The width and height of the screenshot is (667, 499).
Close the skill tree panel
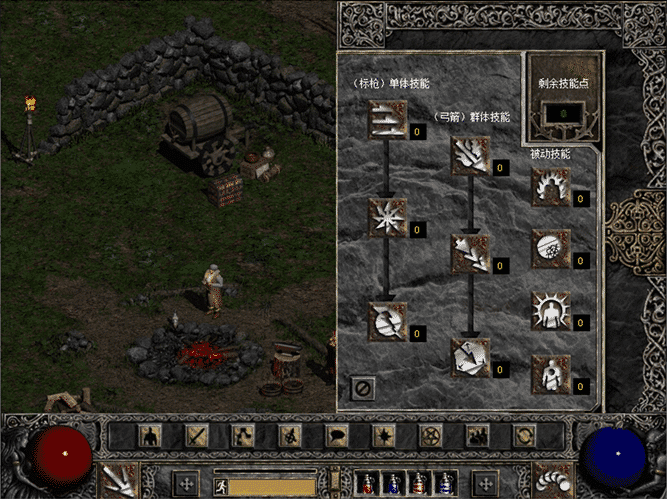(x=361, y=387)
